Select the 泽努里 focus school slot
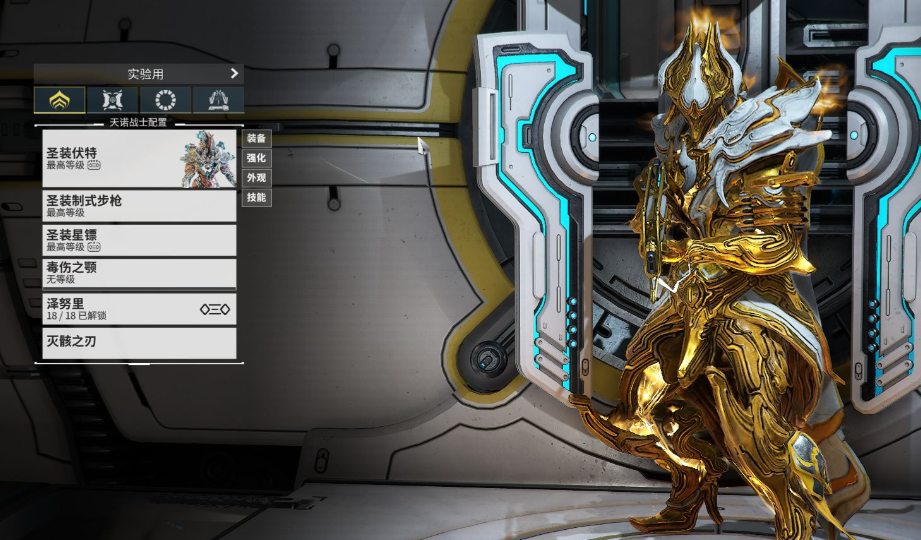This screenshot has height=540, width=921. (139, 309)
